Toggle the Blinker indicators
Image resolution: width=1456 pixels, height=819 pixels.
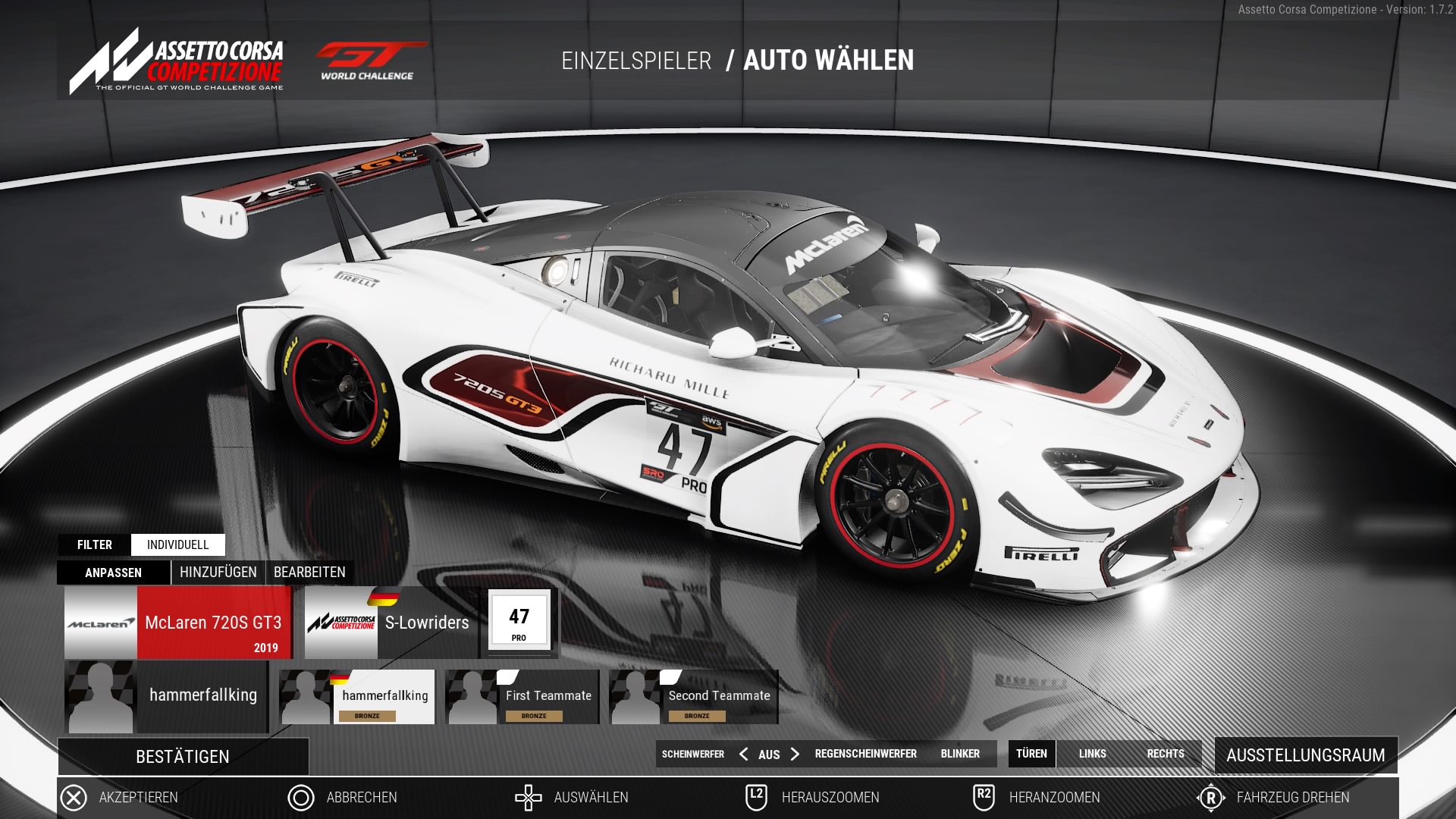960,754
